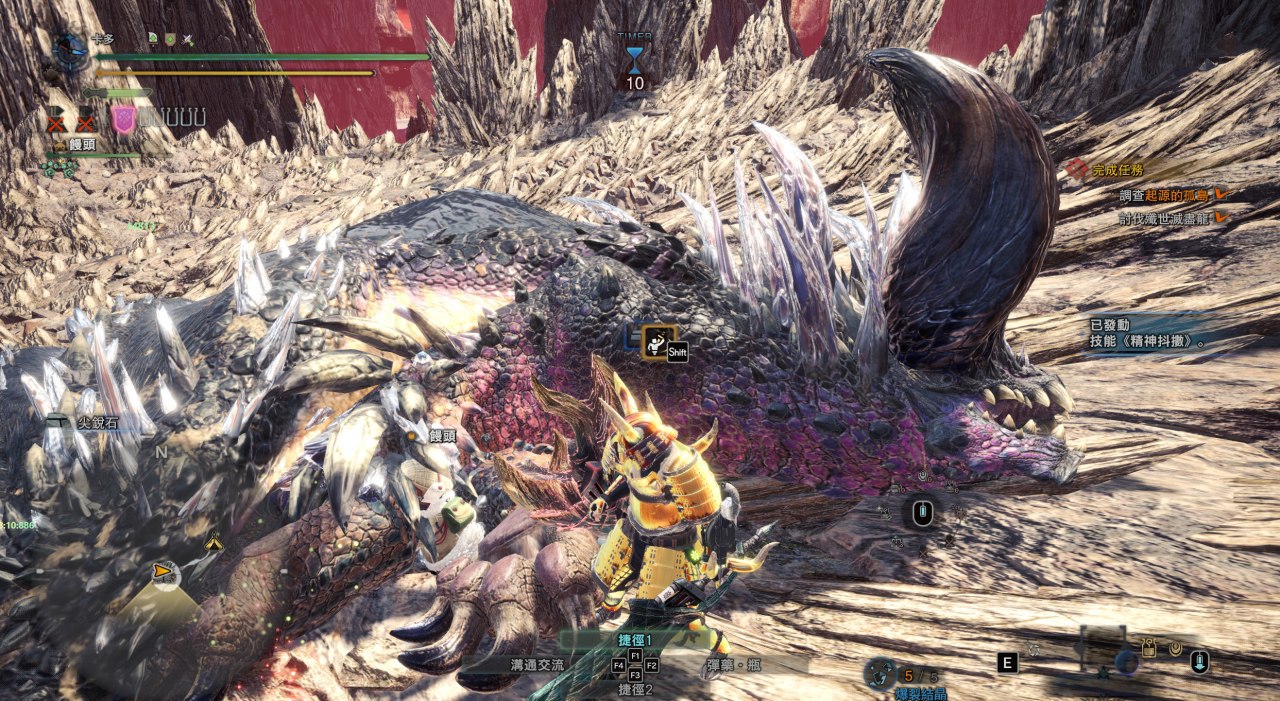Click the green shield defense buff icon

point(170,38)
